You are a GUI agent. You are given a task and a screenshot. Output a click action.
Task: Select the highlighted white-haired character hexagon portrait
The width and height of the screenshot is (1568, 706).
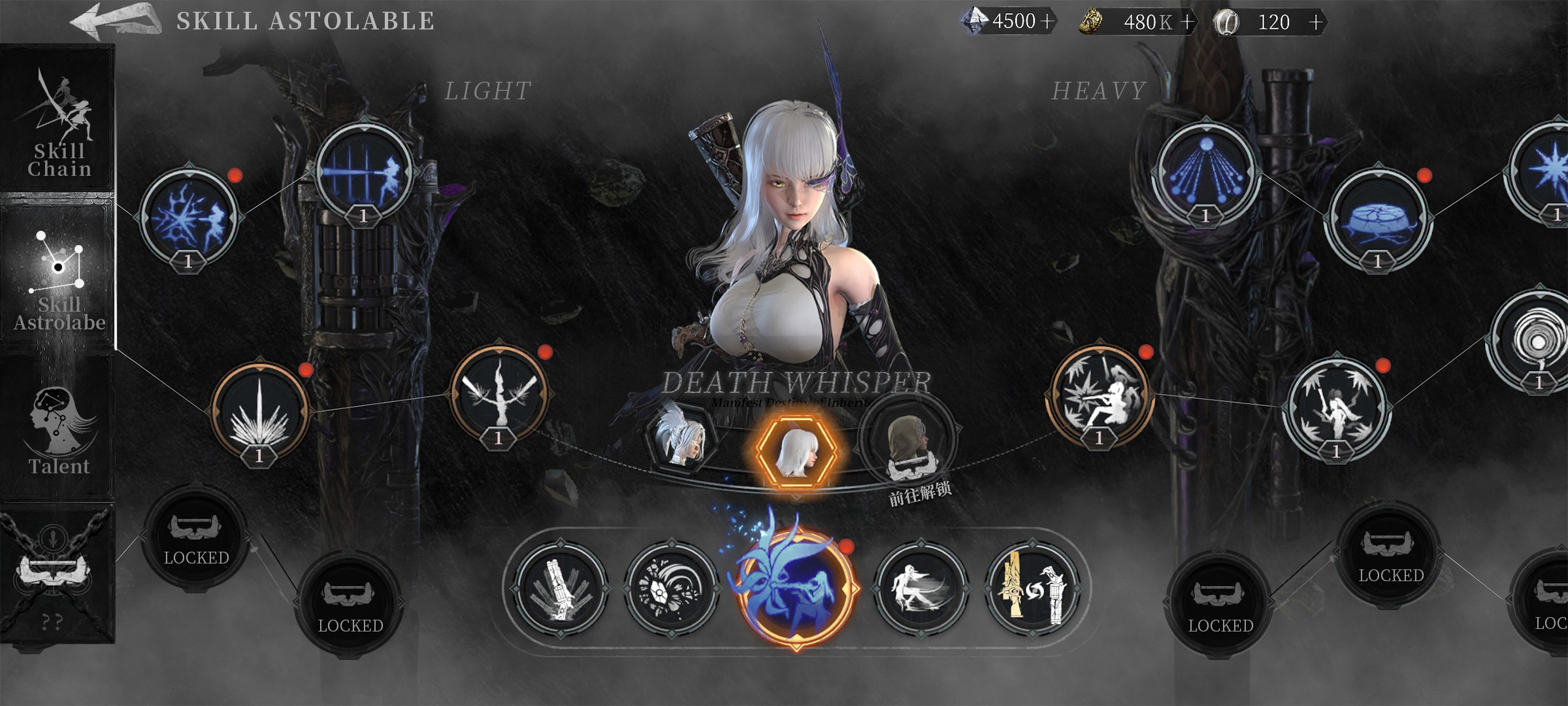click(x=796, y=451)
